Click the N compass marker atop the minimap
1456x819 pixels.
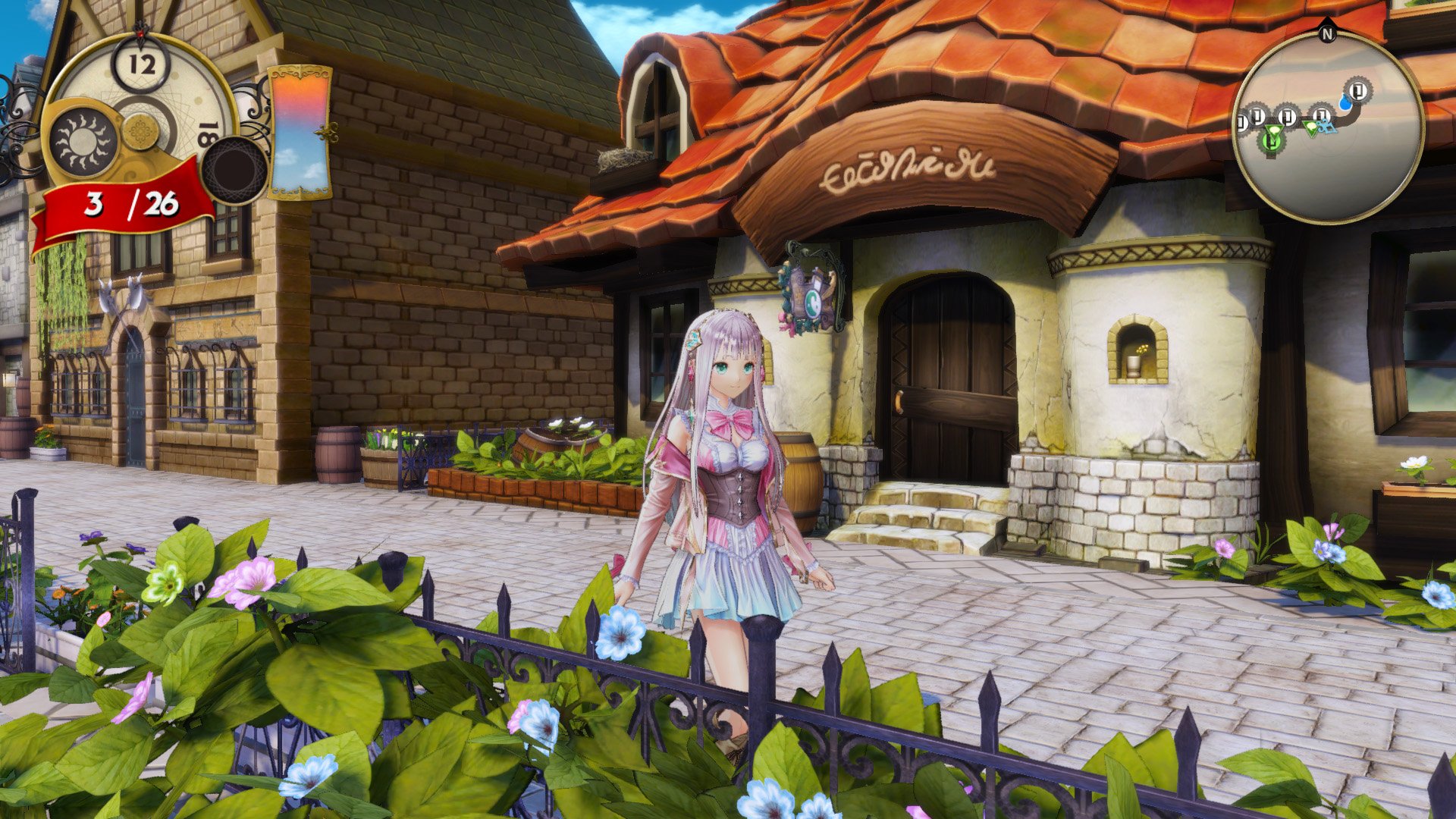(1328, 33)
